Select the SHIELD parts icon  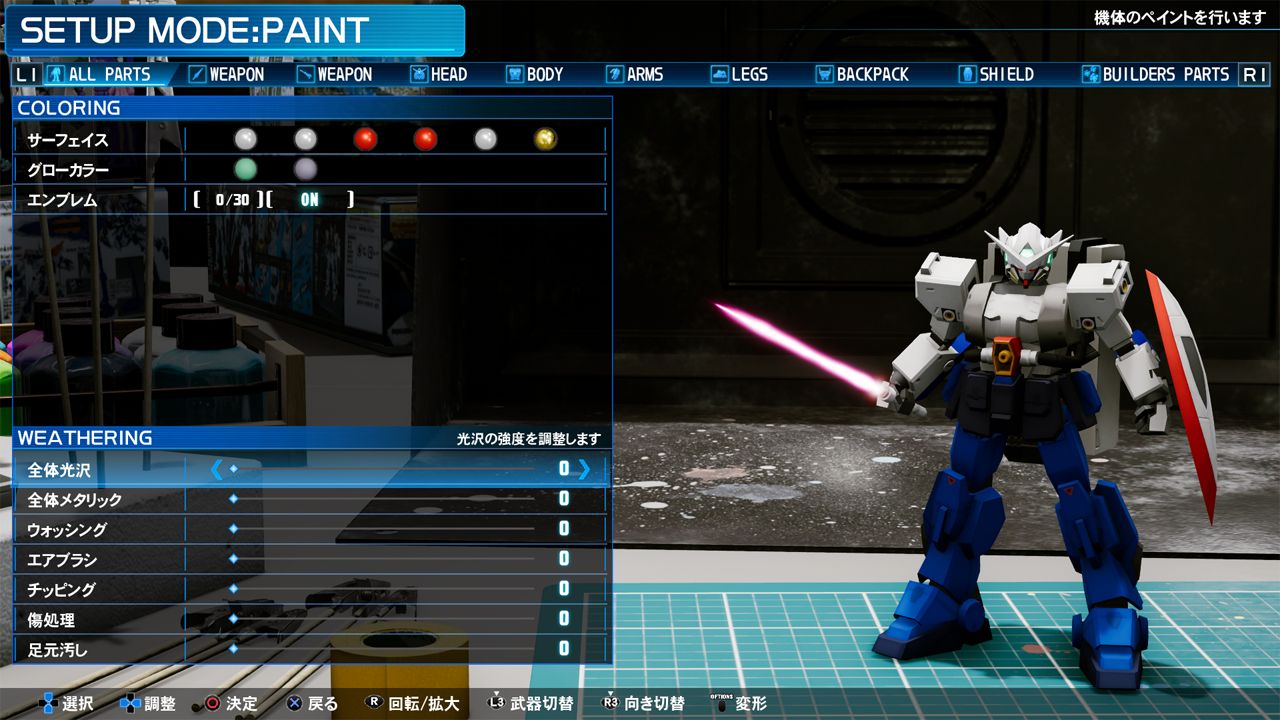[x=966, y=73]
